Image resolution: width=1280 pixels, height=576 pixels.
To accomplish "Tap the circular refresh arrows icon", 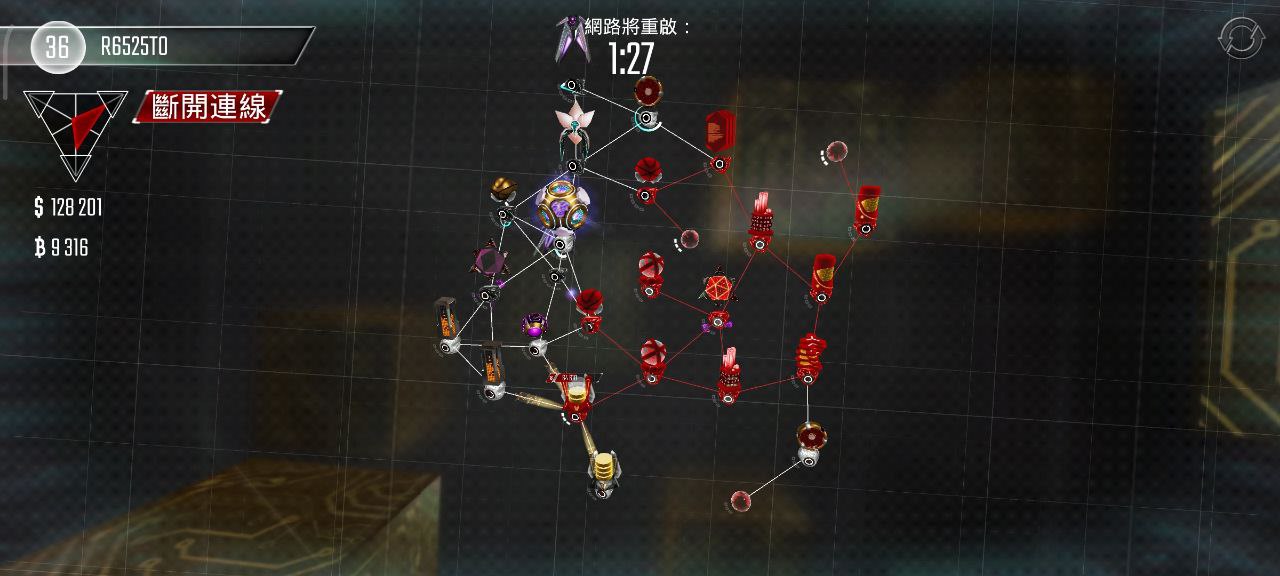I will coord(1240,38).
